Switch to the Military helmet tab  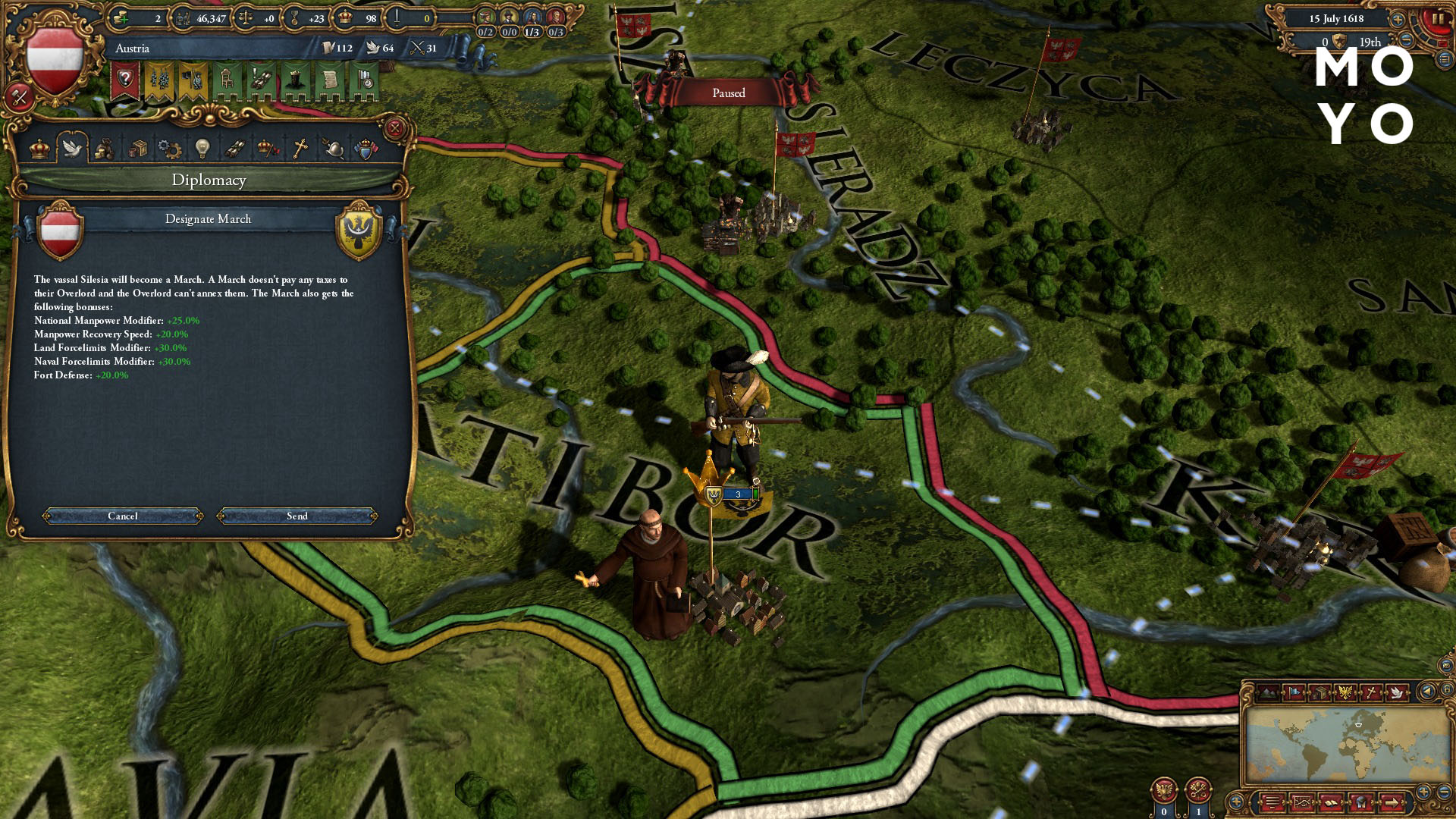[x=333, y=148]
